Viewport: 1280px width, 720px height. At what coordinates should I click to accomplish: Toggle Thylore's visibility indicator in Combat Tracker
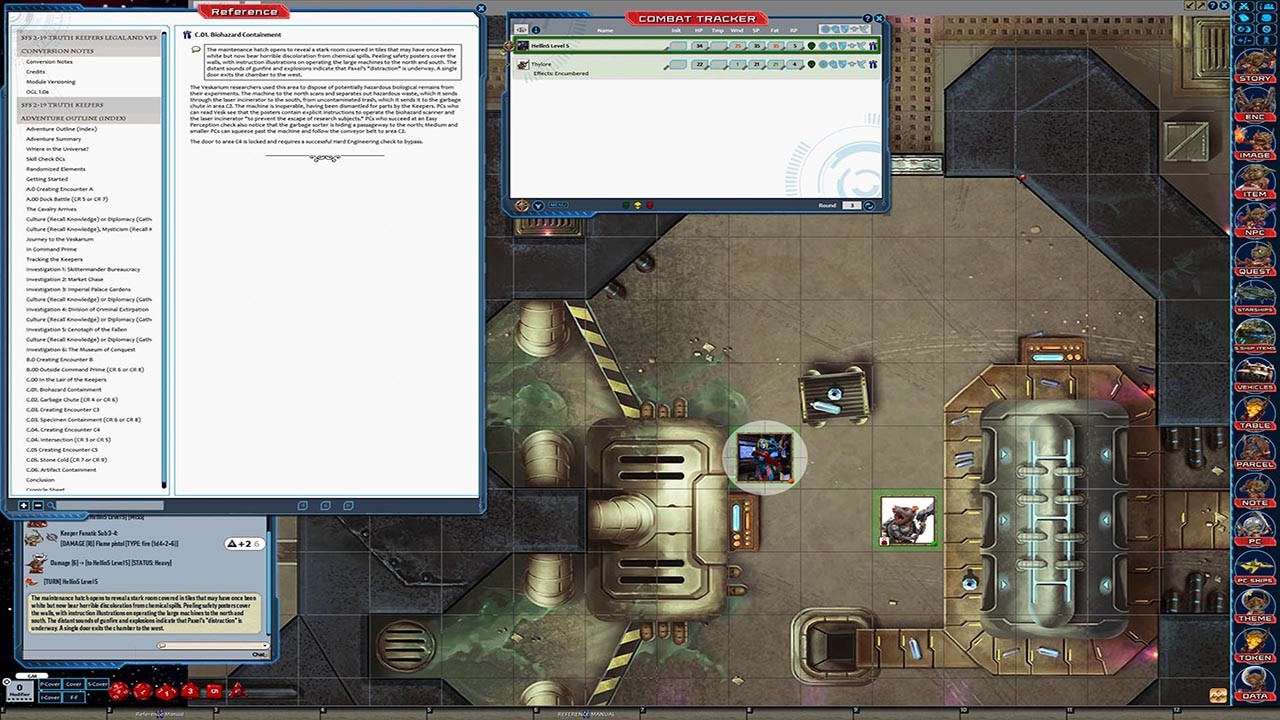812,63
